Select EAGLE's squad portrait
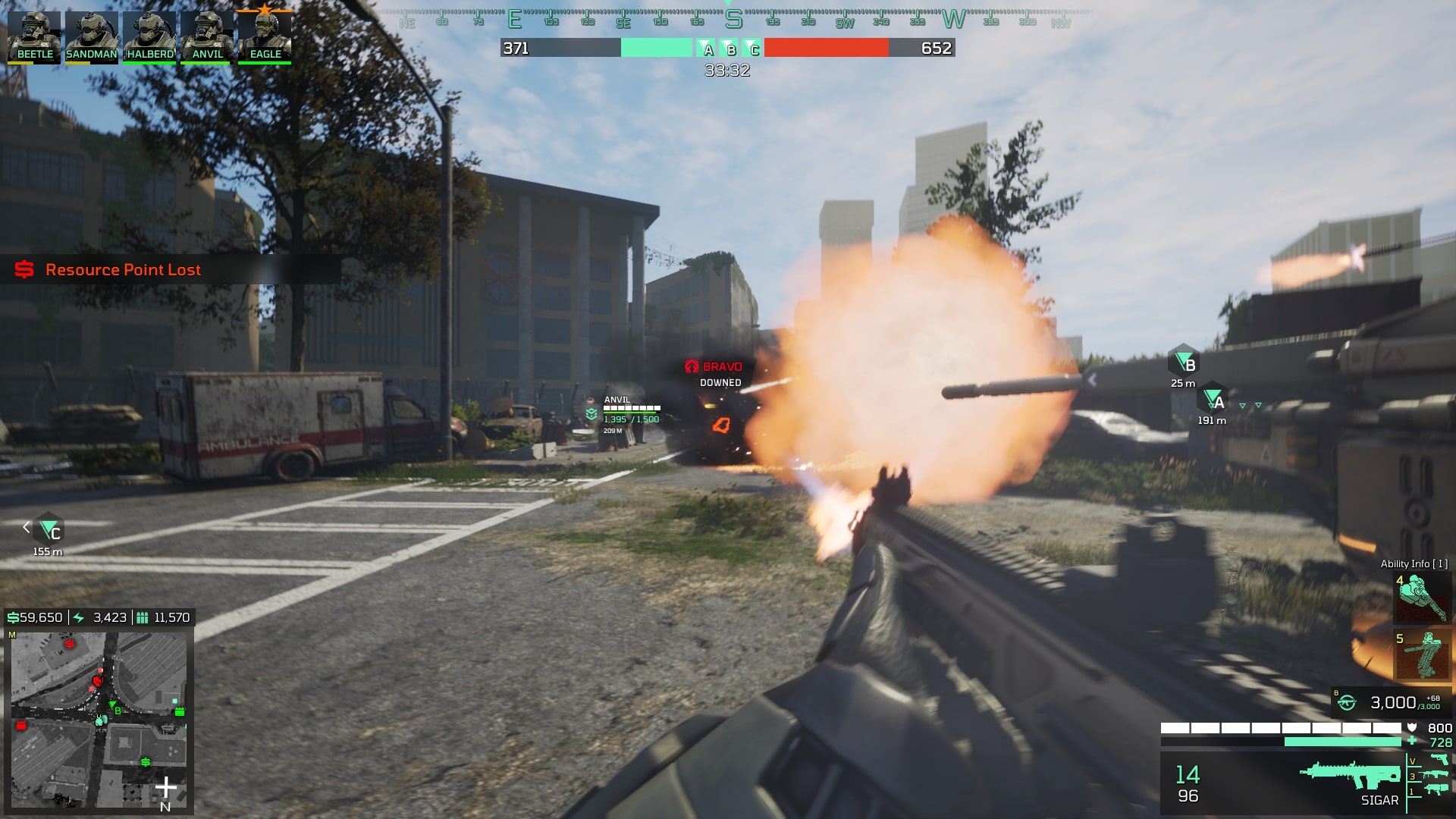 tap(264, 33)
